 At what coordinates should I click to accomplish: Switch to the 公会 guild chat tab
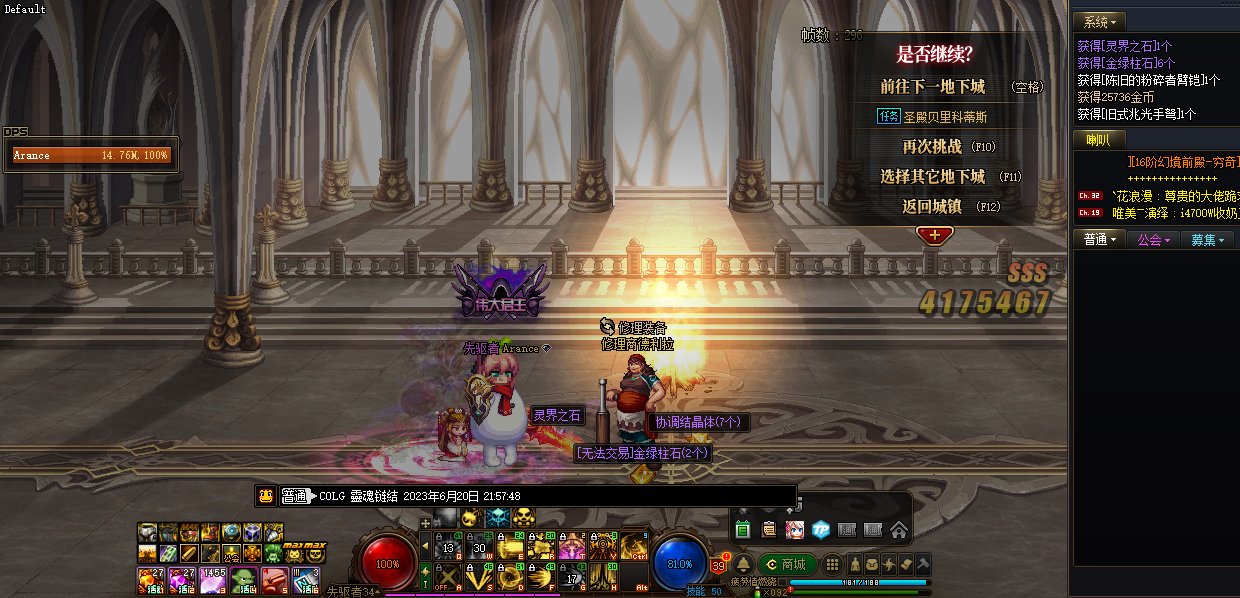click(x=1153, y=239)
